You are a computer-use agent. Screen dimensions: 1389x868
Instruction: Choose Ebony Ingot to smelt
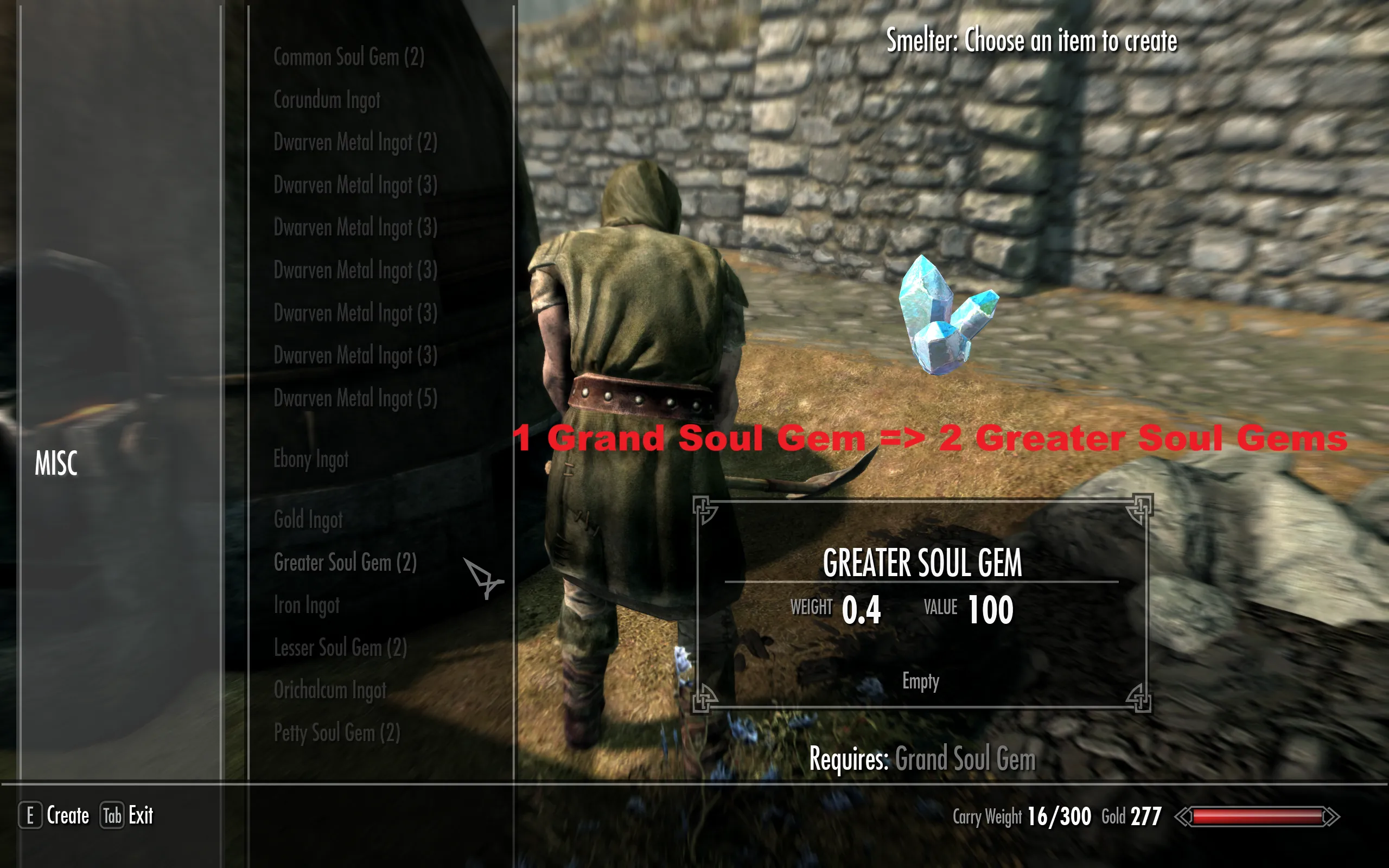coord(310,459)
